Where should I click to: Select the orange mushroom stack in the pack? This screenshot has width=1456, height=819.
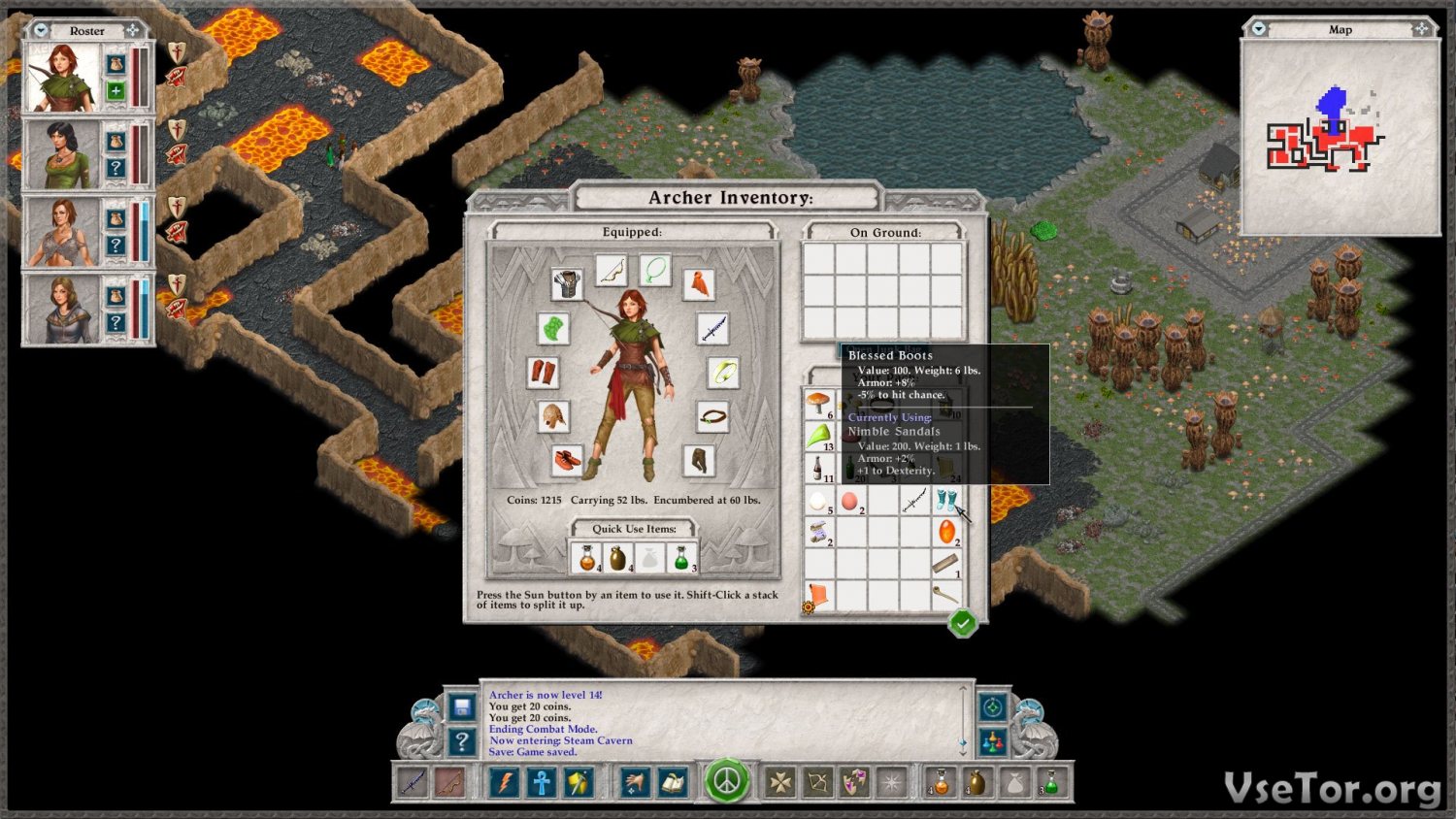(x=818, y=402)
